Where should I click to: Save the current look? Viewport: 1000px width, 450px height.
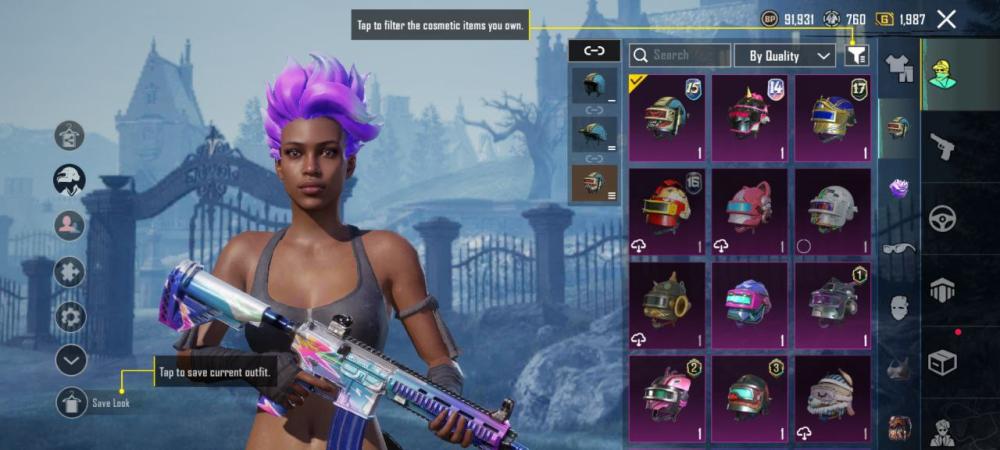[72, 402]
